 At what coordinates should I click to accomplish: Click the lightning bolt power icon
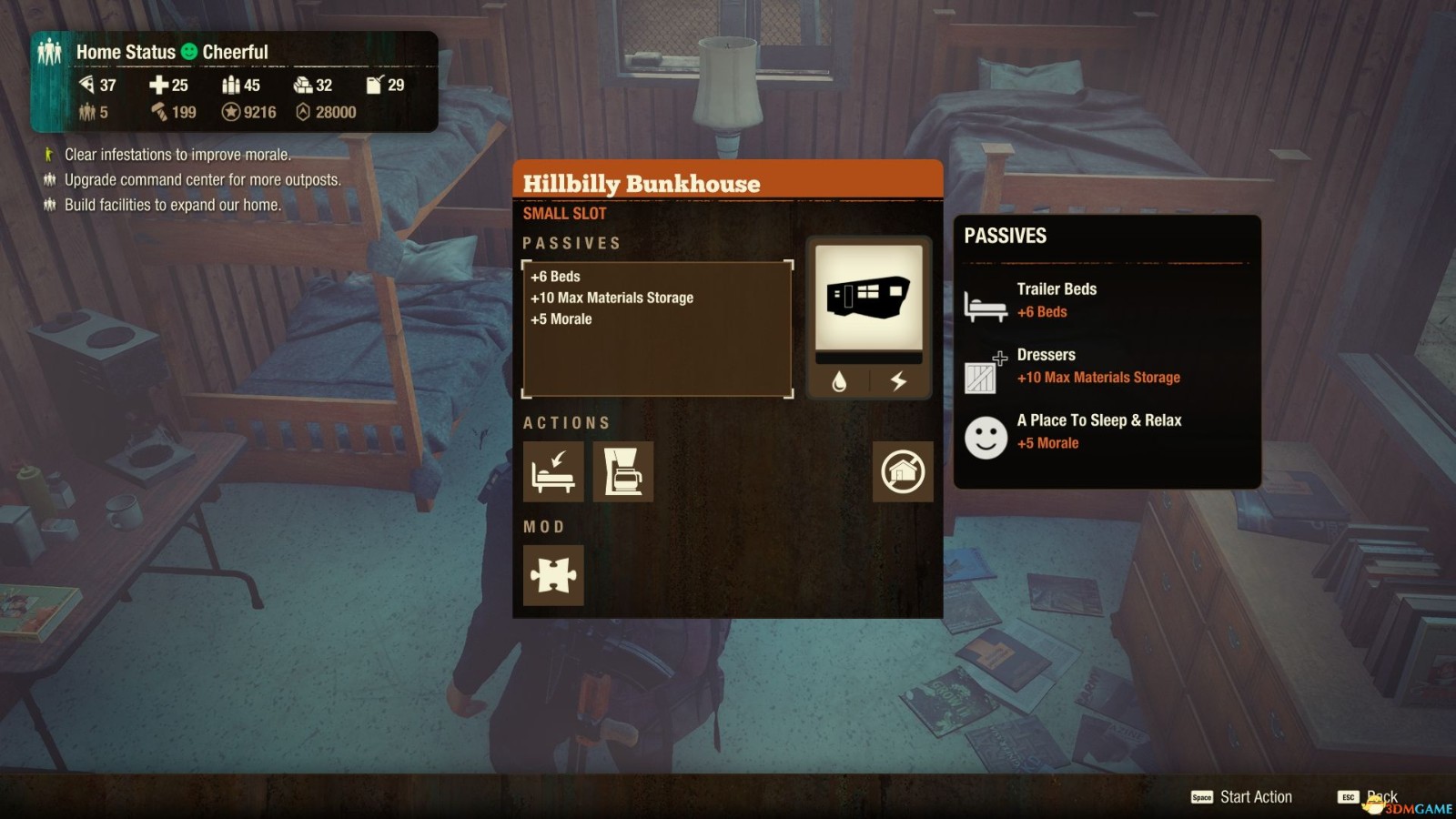click(898, 381)
